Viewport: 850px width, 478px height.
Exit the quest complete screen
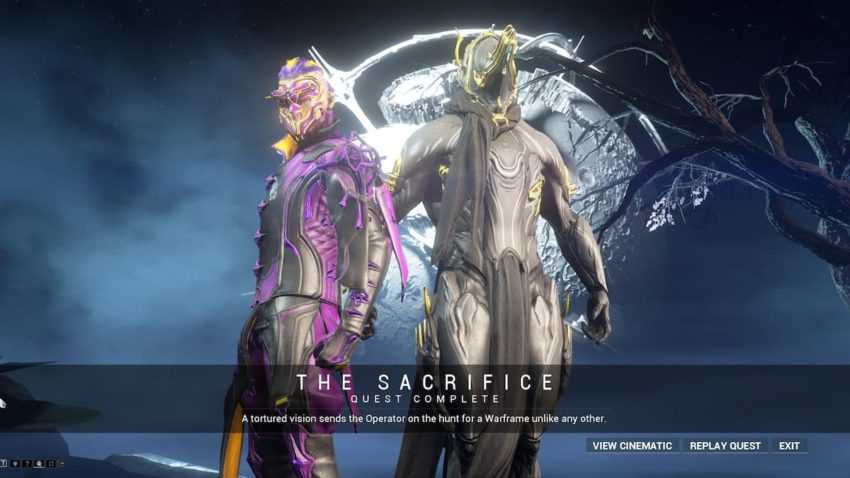[x=789, y=445]
